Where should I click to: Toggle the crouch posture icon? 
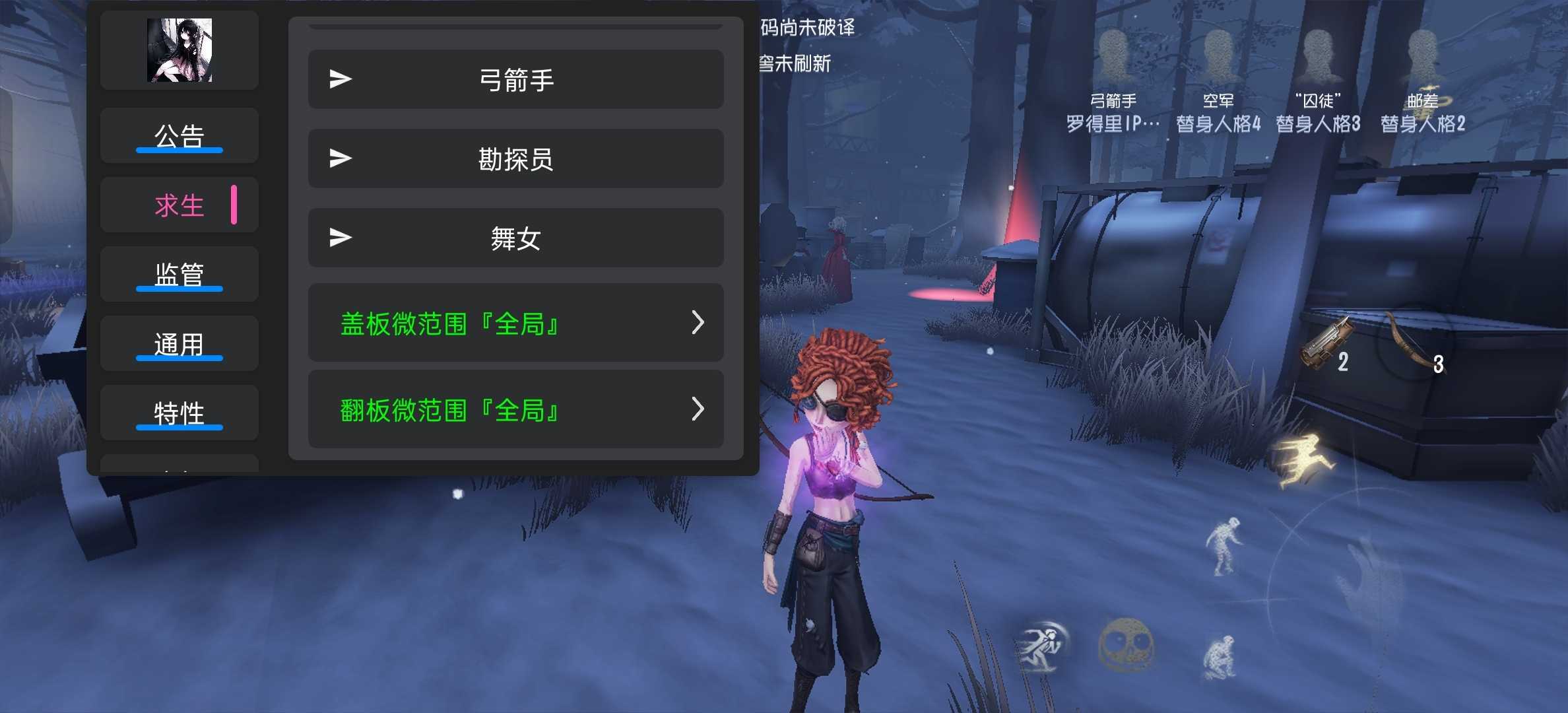[1221, 656]
